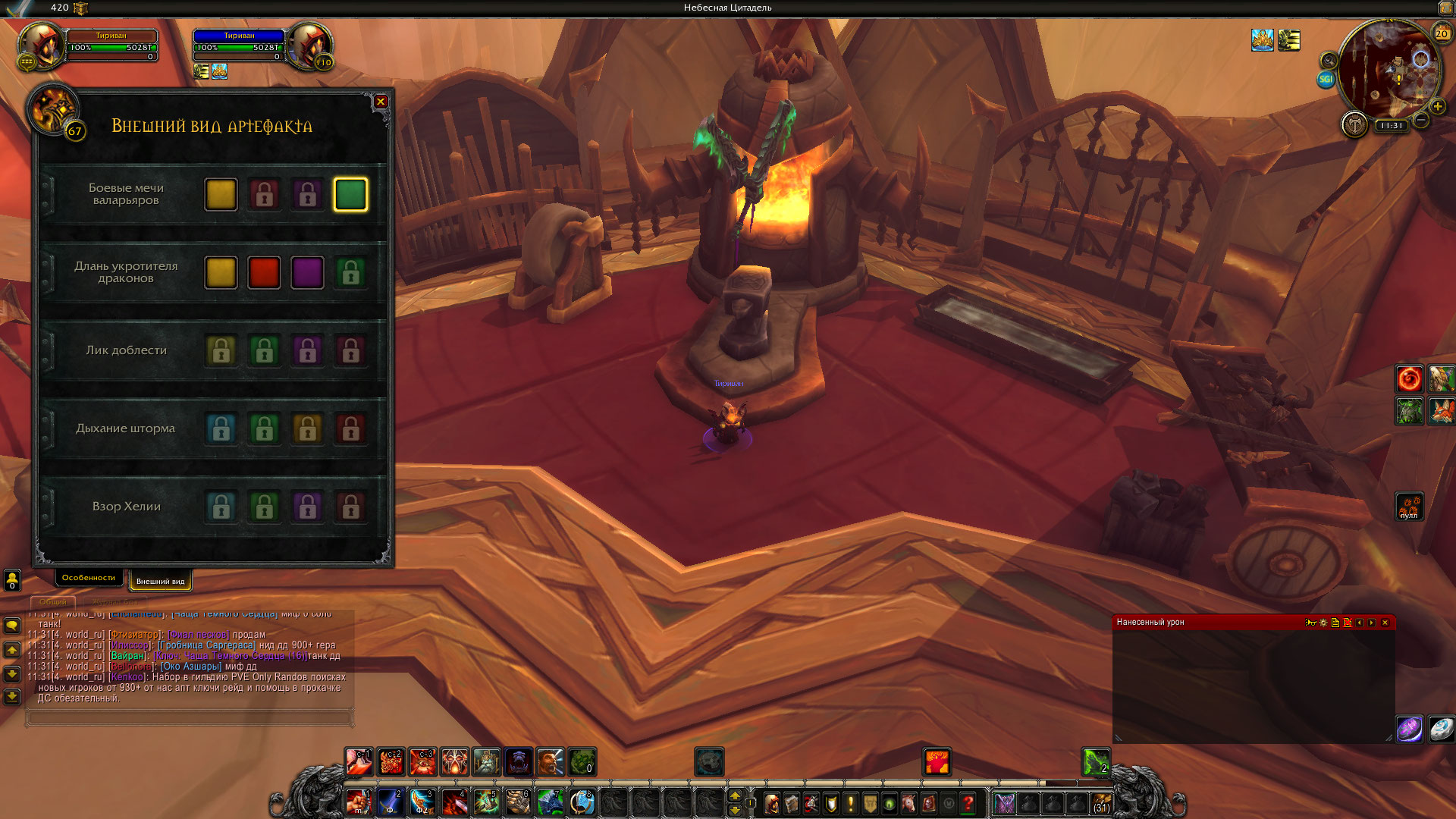The height and width of the screenshot is (819, 1456).
Task: Zoom out the minimap with minus
Action: coord(1421,121)
